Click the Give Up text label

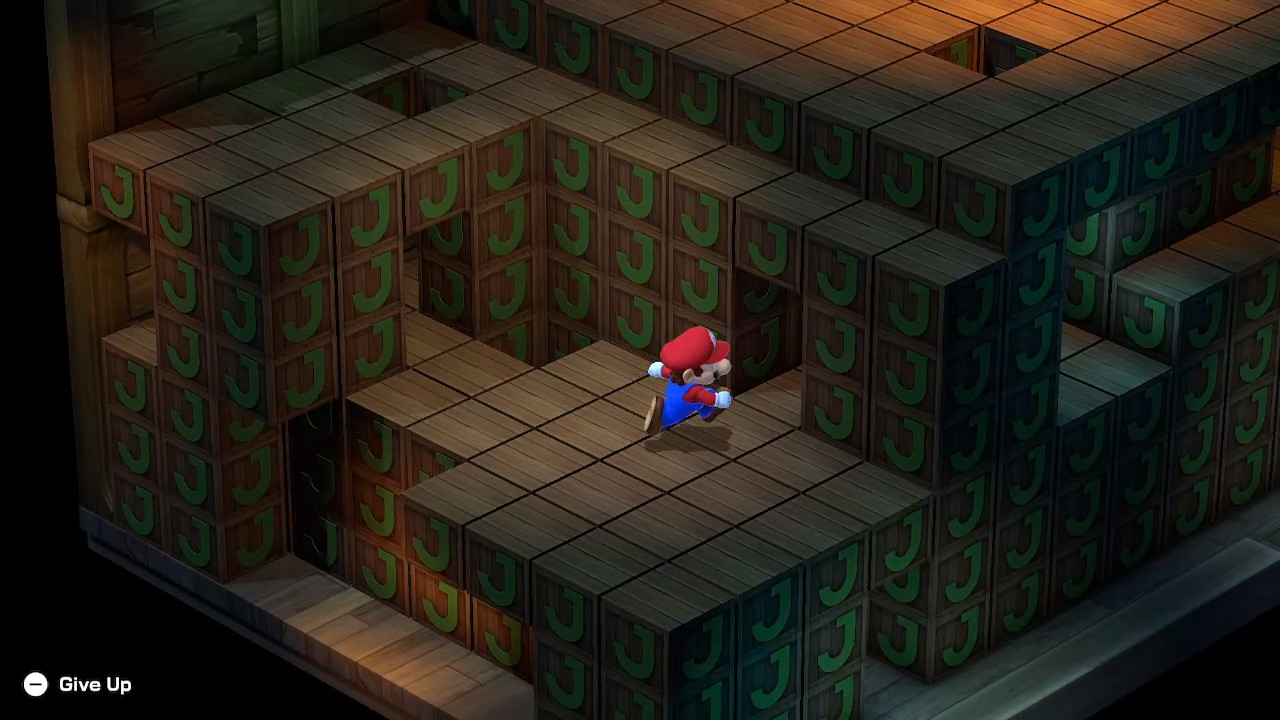point(95,684)
